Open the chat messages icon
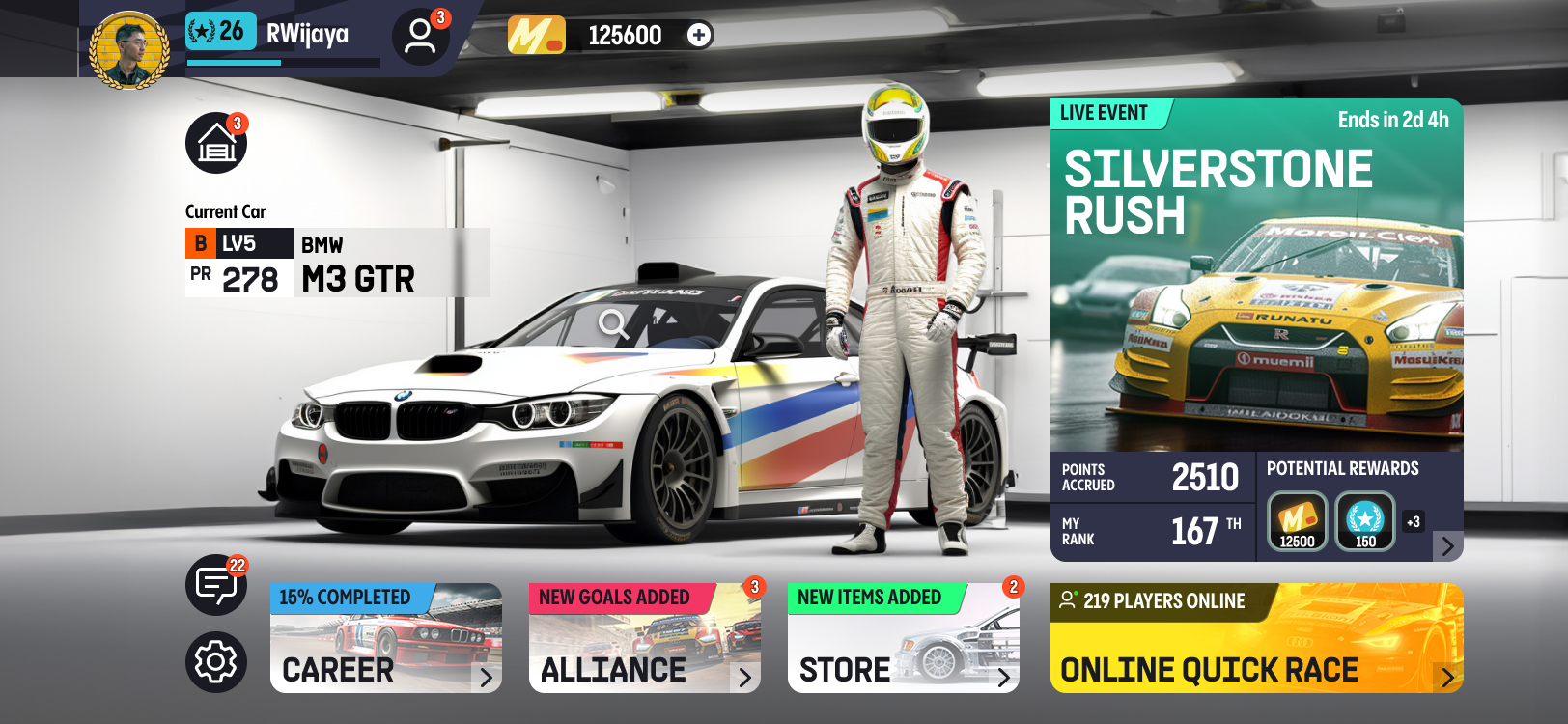Image resolution: width=1568 pixels, height=724 pixels. (215, 585)
